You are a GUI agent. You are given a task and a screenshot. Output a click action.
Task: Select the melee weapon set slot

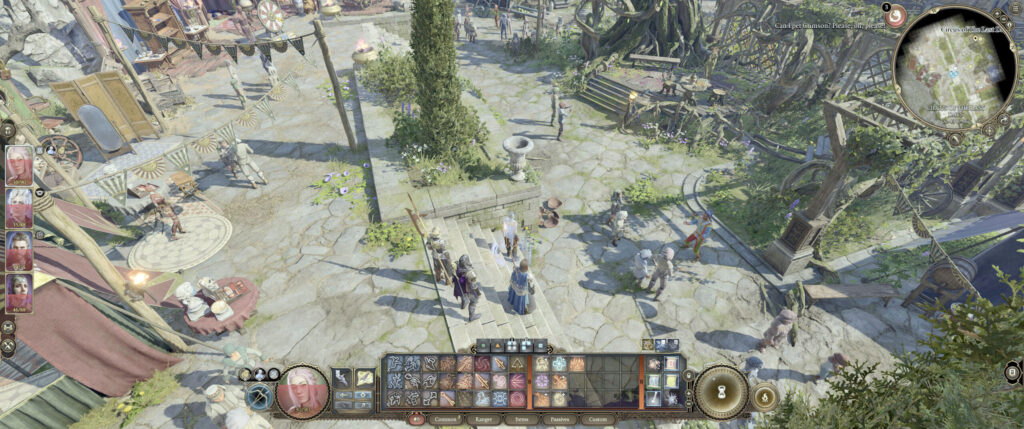tap(343, 377)
